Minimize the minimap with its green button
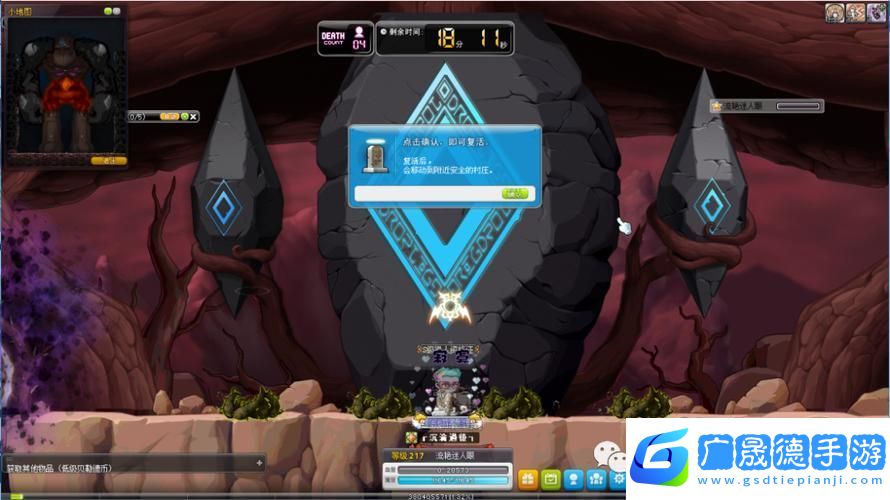 107,11
